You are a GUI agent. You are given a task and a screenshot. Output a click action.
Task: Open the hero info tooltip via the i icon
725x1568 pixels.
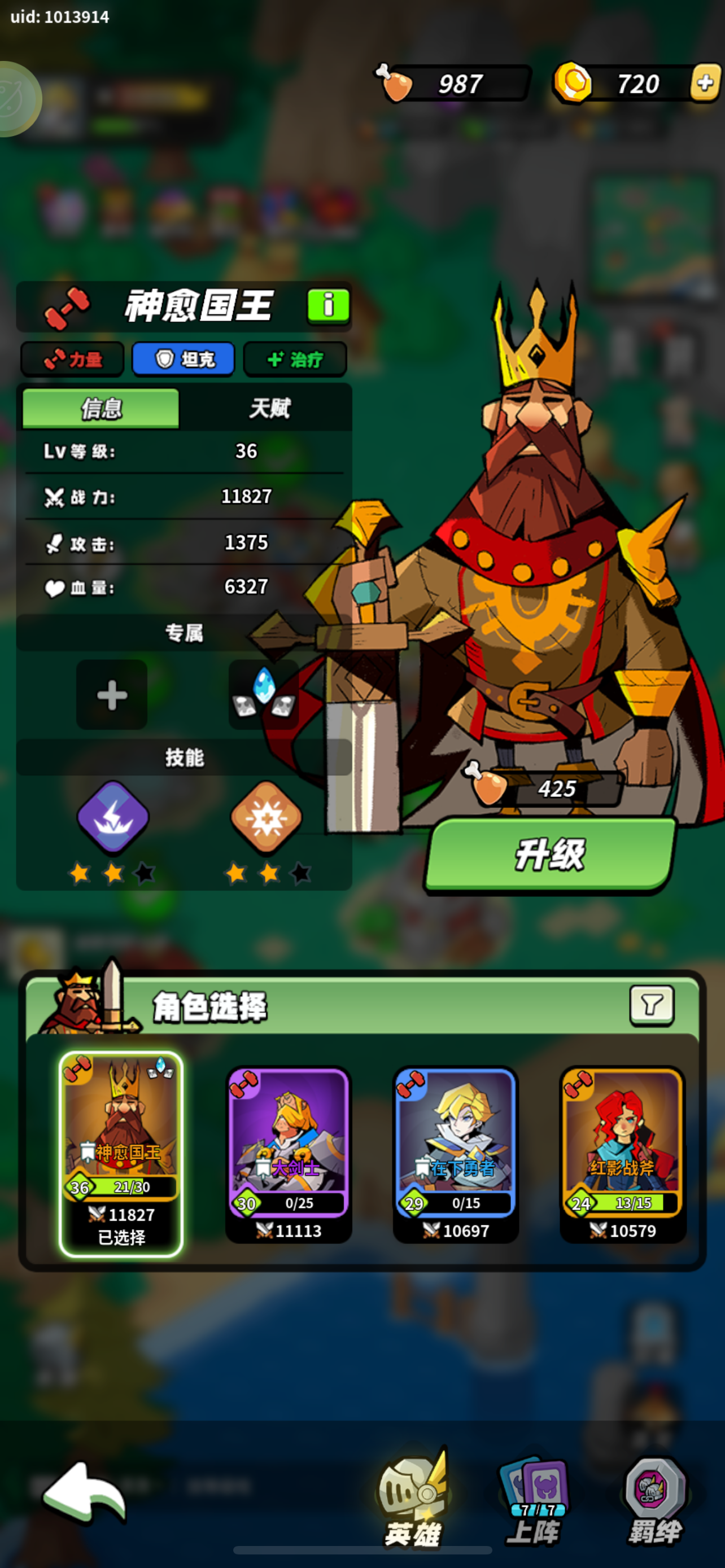(329, 306)
